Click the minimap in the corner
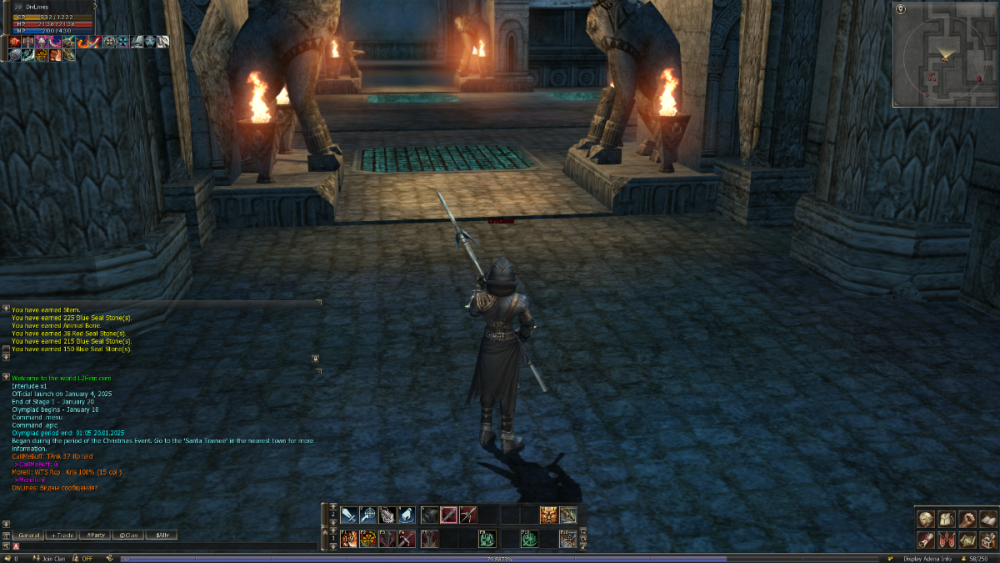This screenshot has height=563, width=1000. (945, 54)
